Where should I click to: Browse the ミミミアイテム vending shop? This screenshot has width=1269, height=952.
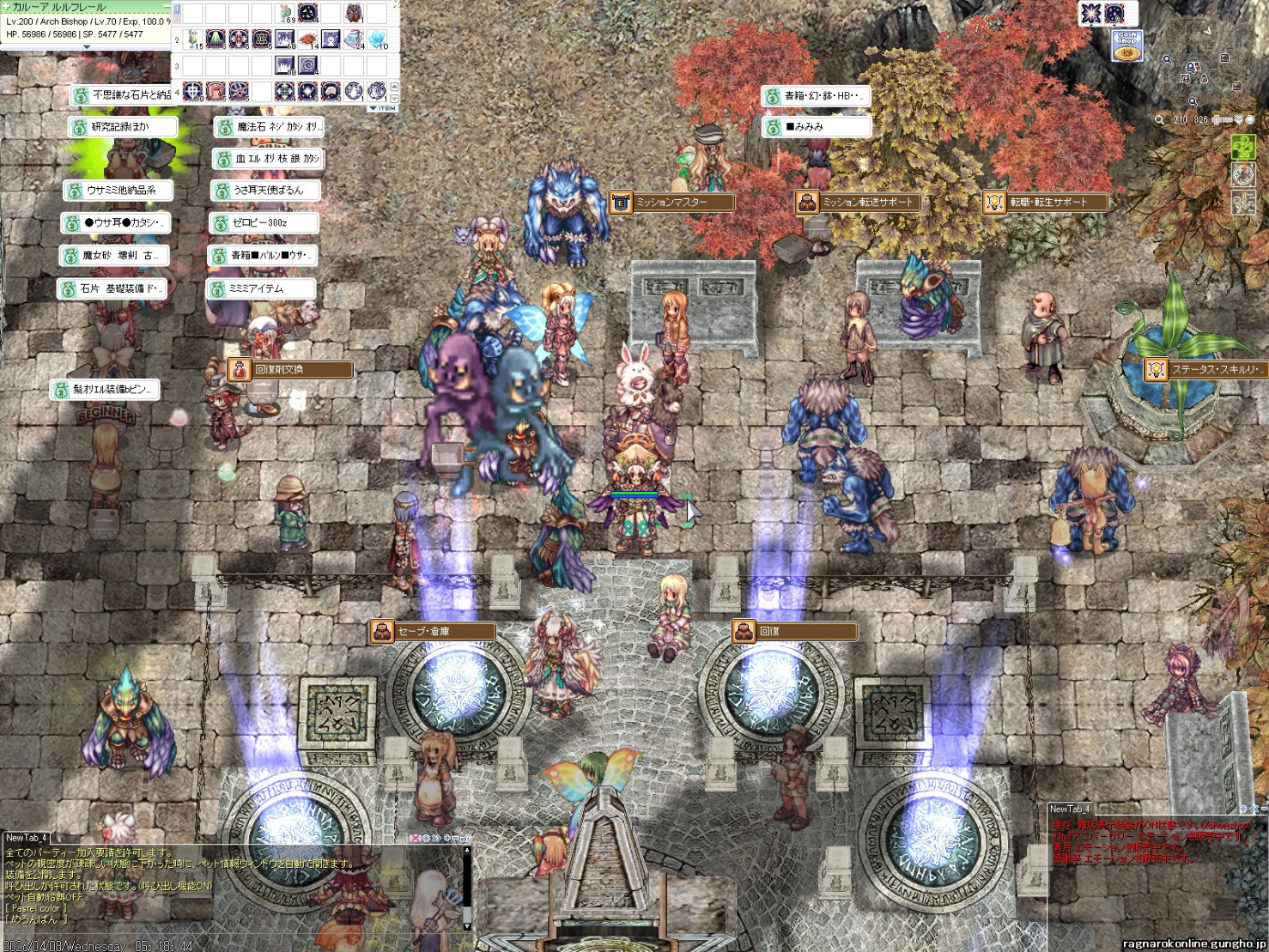[x=262, y=289]
